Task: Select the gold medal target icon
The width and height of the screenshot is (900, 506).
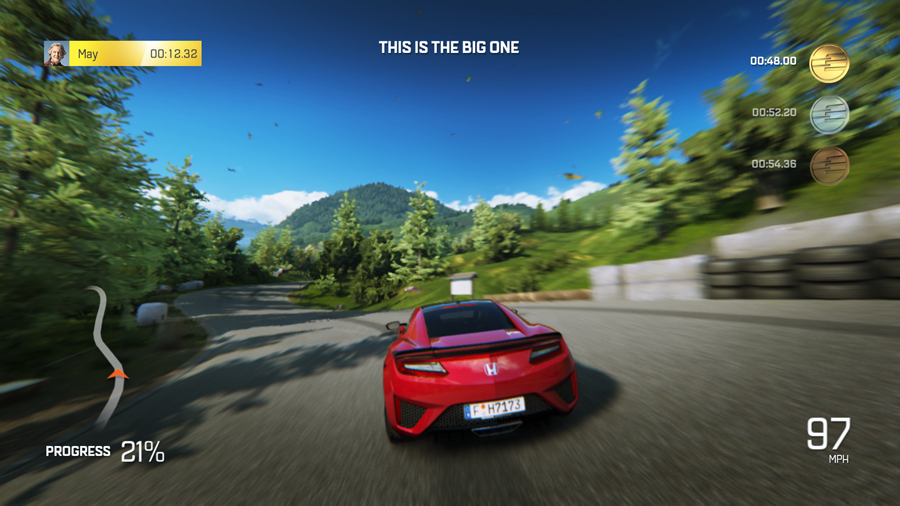Action: click(829, 63)
